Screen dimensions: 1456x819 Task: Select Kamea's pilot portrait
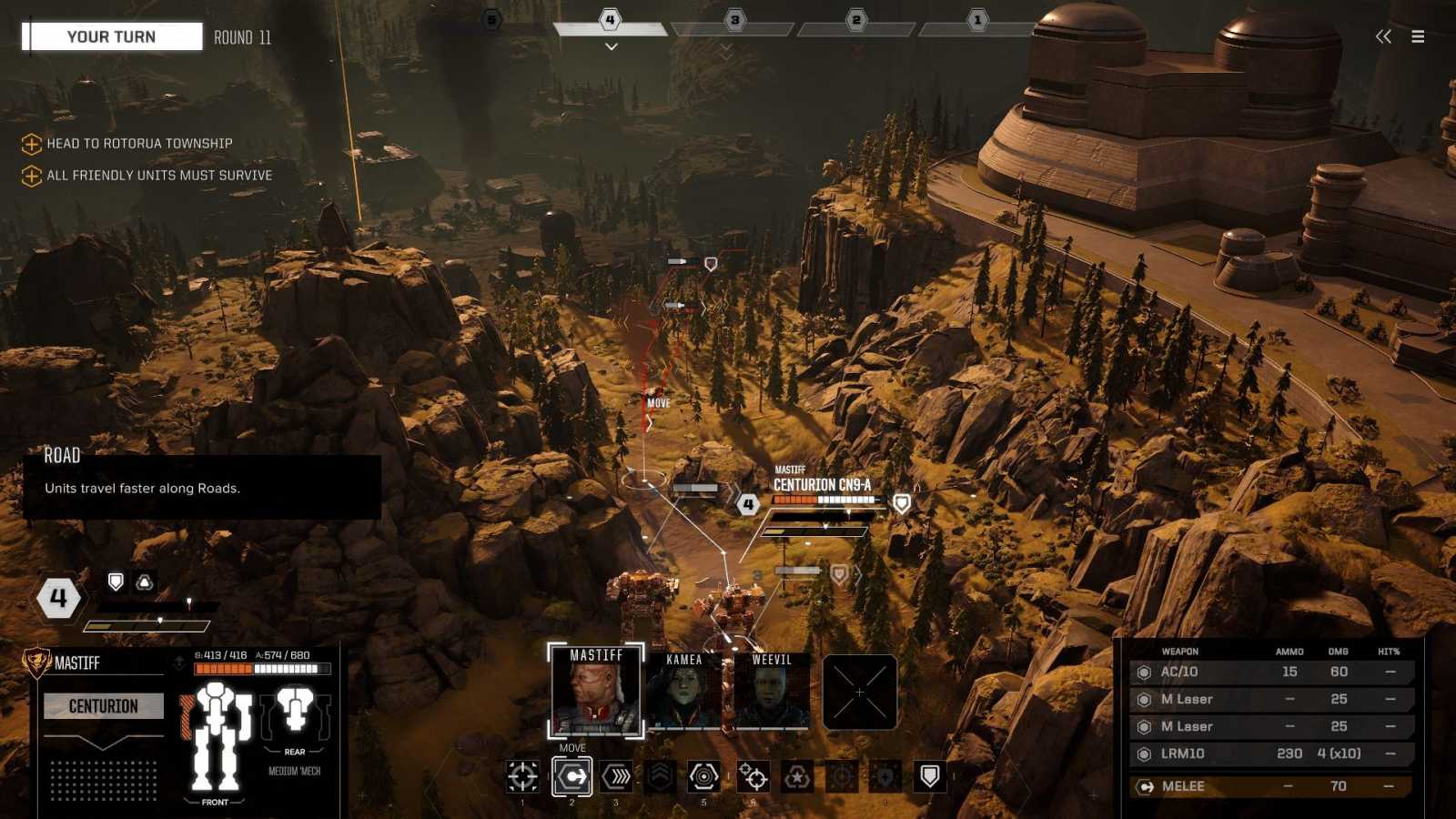(x=683, y=693)
